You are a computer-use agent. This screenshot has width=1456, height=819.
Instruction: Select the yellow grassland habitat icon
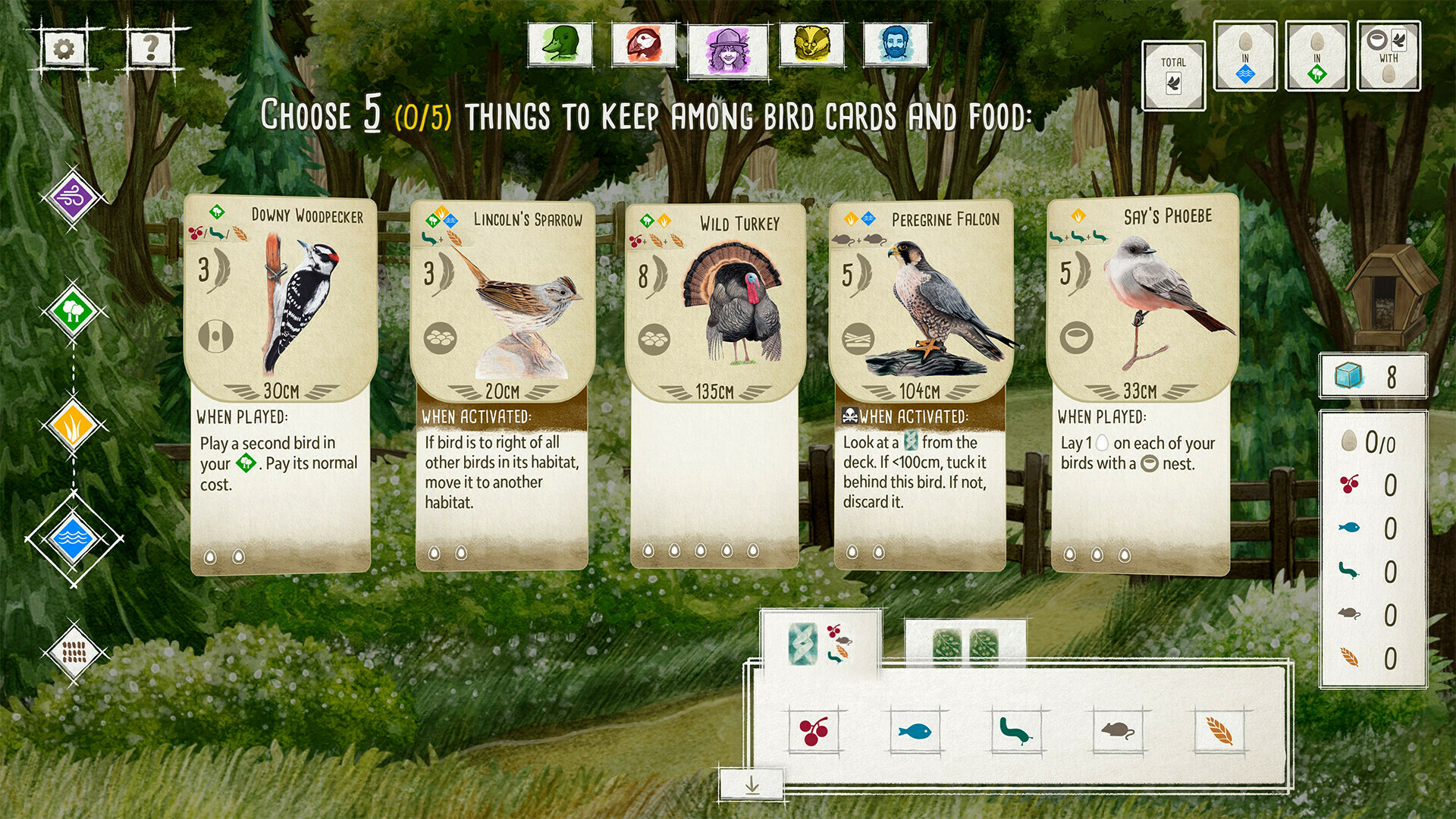pos(72,426)
